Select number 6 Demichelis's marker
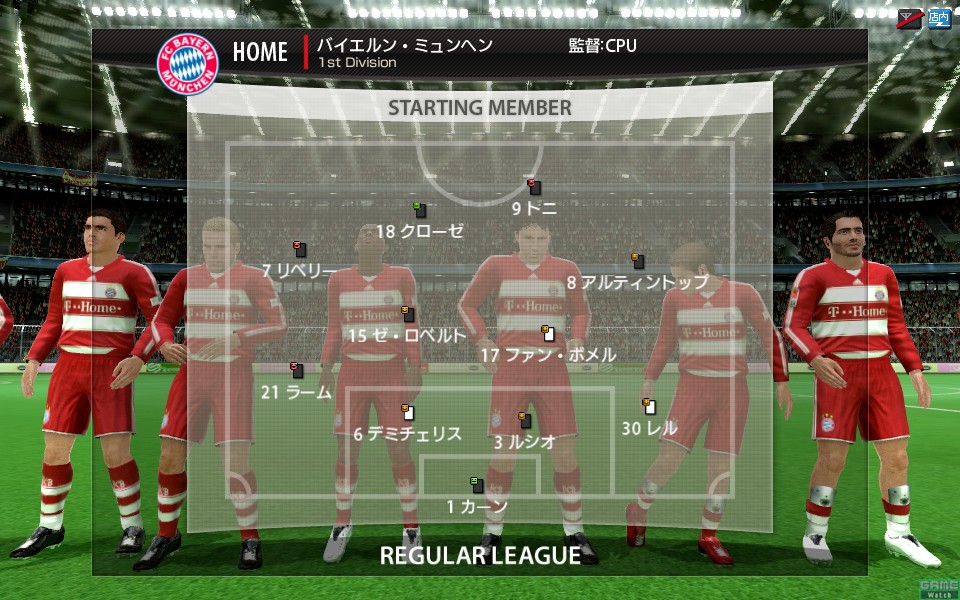Screen dimensions: 960x600 [408, 412]
